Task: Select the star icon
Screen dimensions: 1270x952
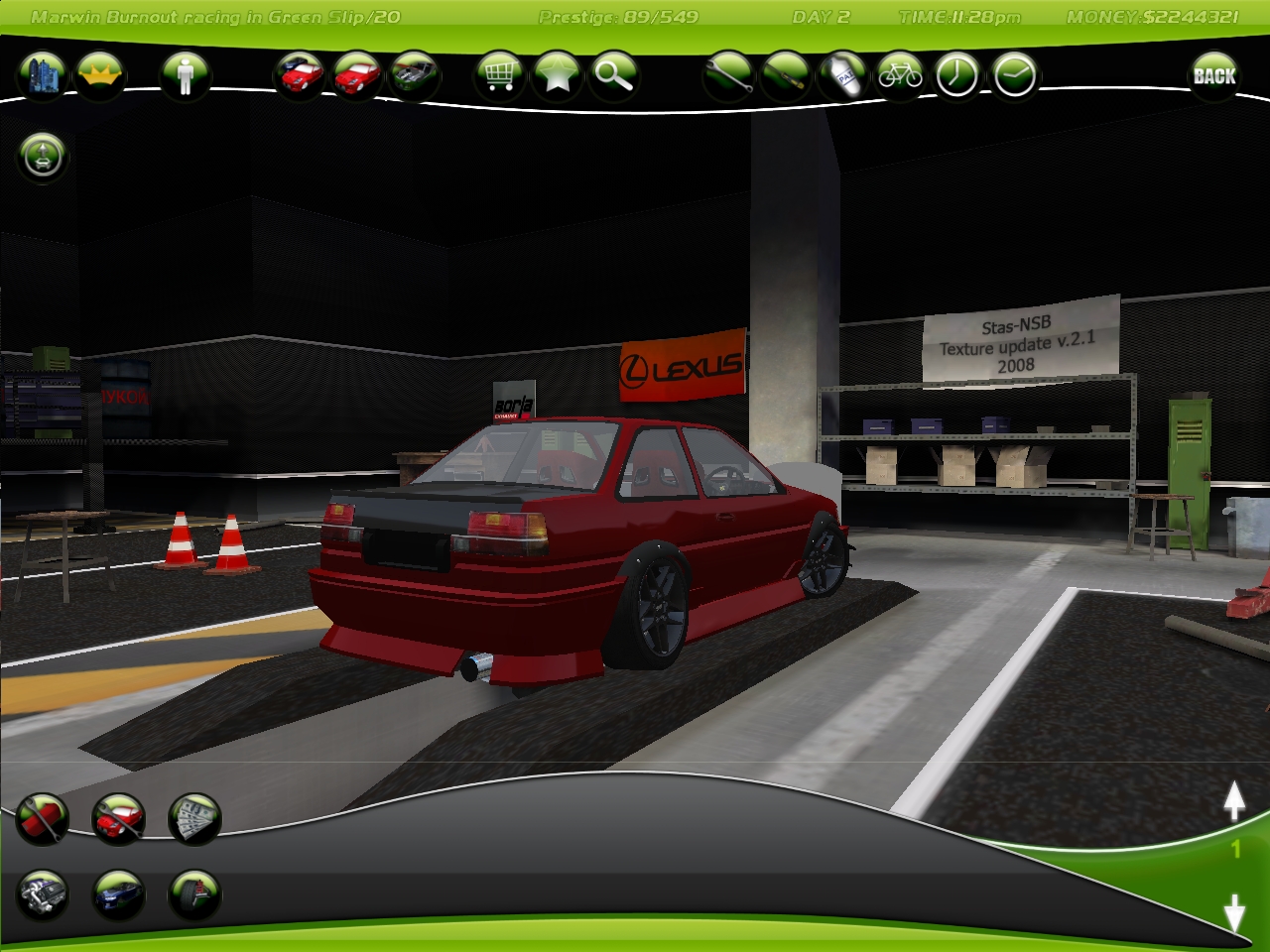Action: [x=557, y=75]
